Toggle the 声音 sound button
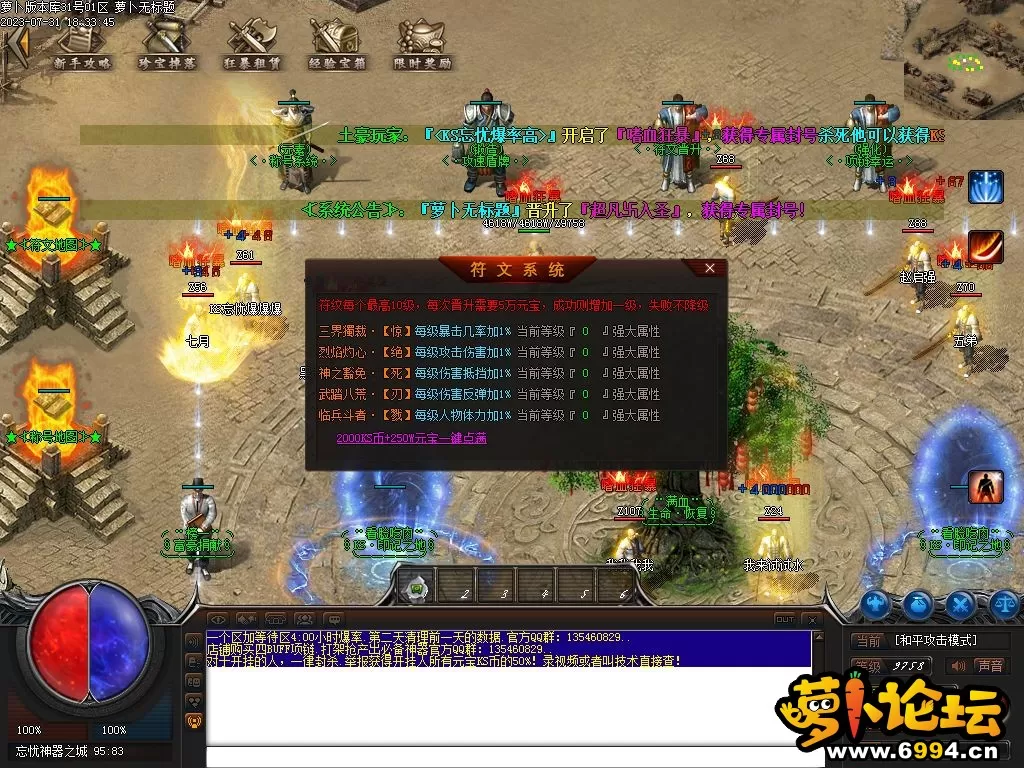1024x768 pixels. click(x=988, y=665)
